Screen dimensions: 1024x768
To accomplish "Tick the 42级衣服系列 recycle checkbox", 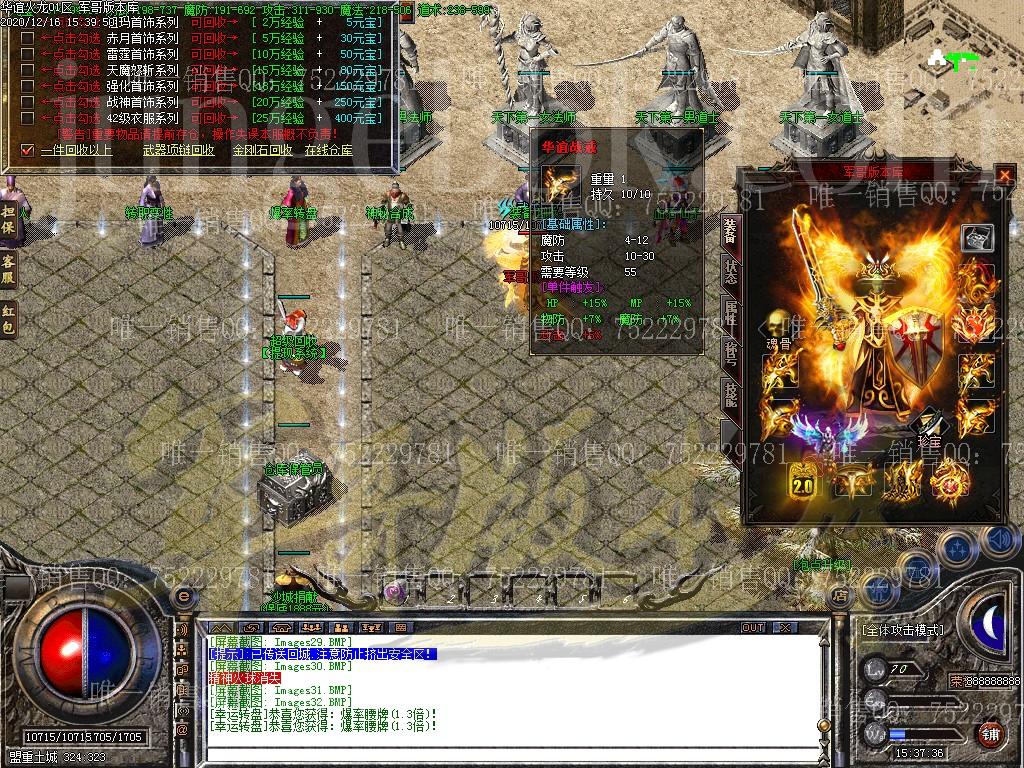I will pyautogui.click(x=27, y=118).
